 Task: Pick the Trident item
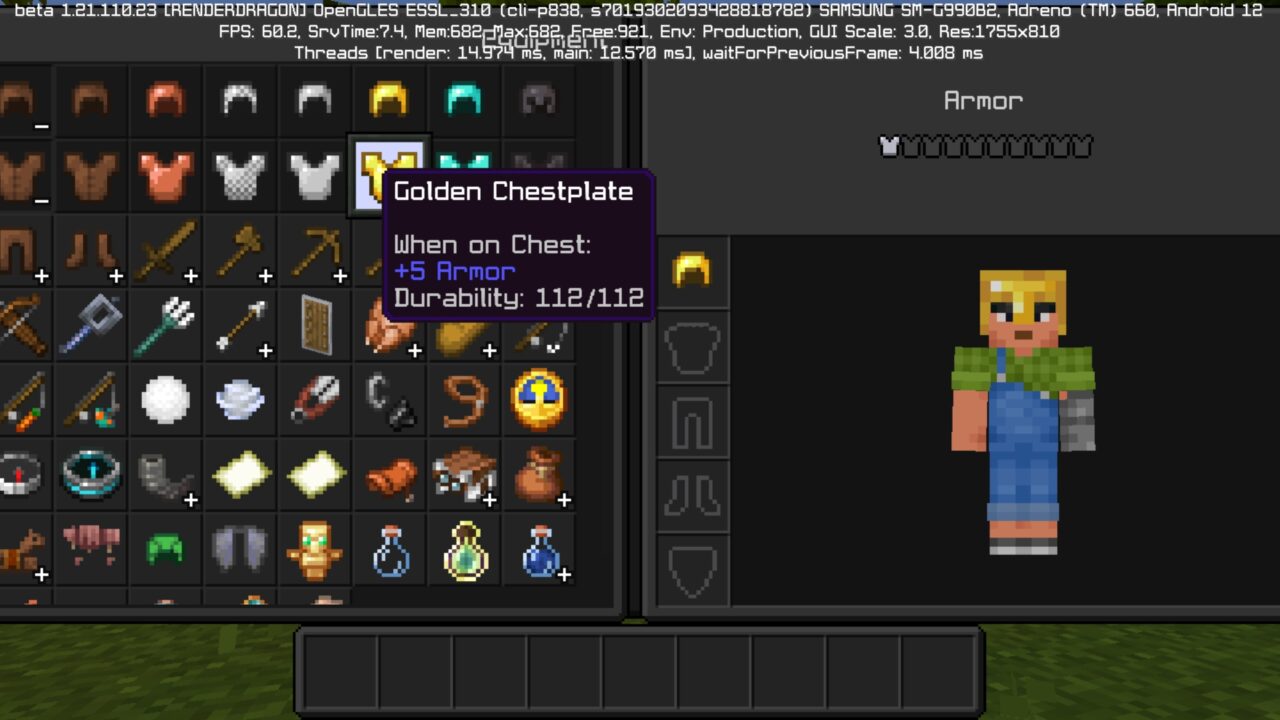coord(165,325)
